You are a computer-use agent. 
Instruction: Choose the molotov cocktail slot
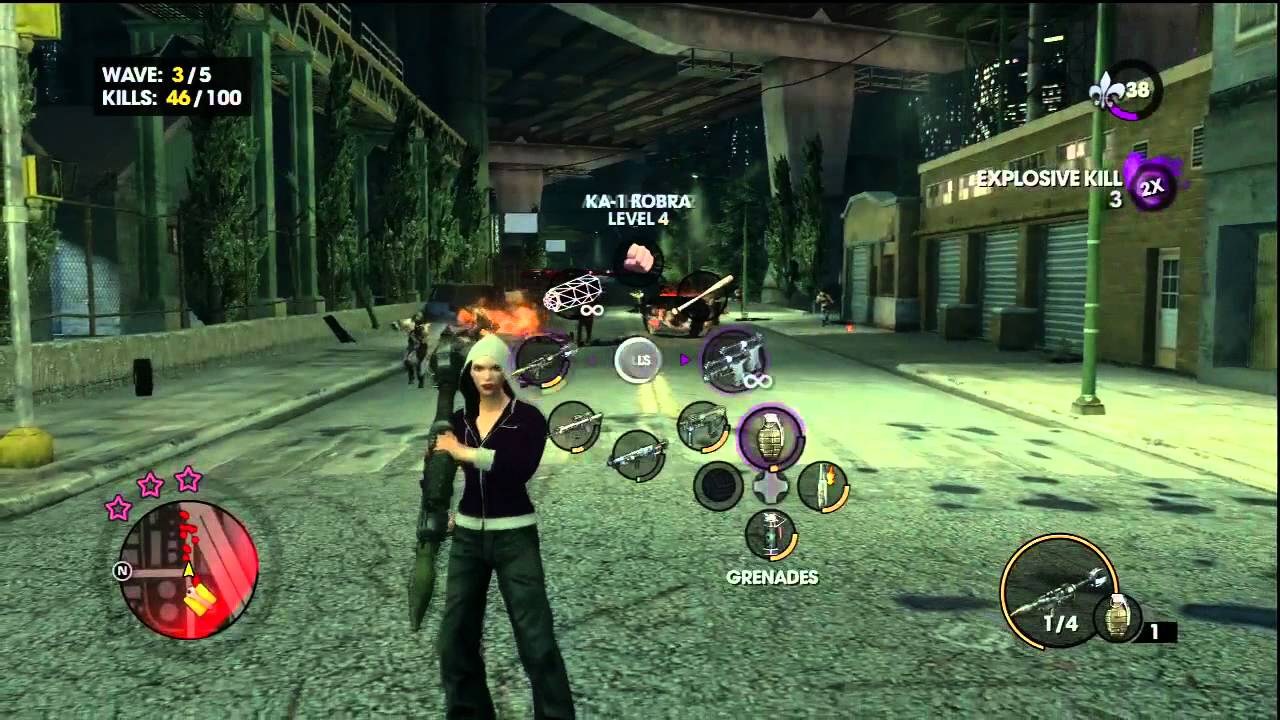pos(823,486)
